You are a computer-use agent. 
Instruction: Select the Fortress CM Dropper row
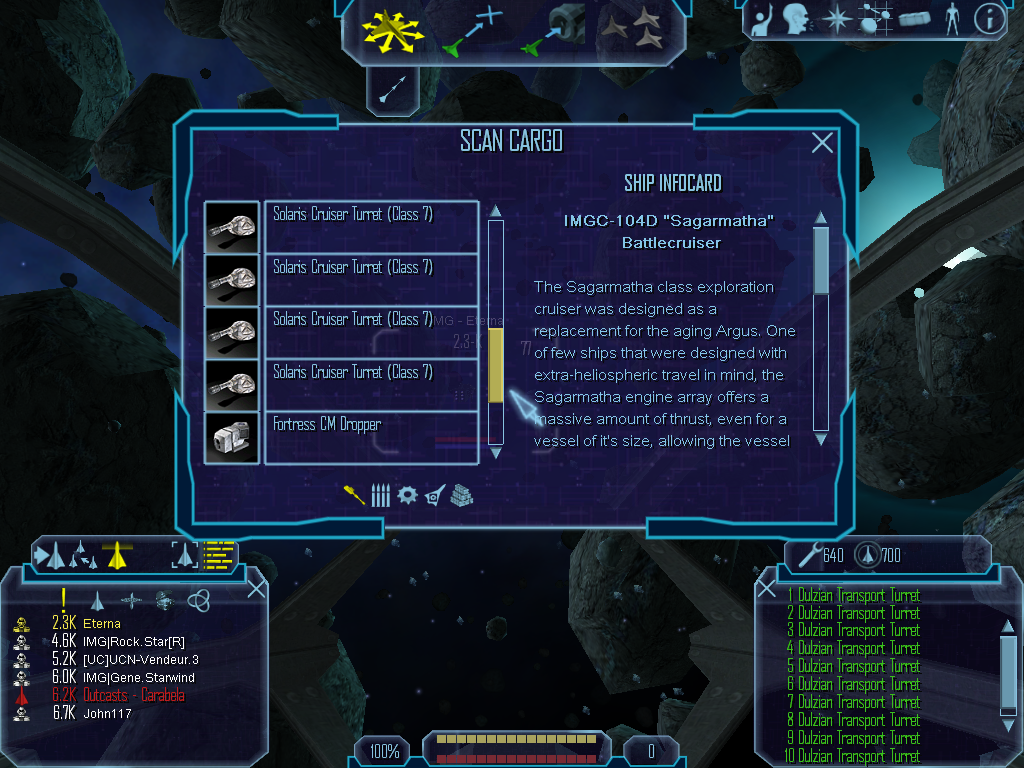pos(371,438)
